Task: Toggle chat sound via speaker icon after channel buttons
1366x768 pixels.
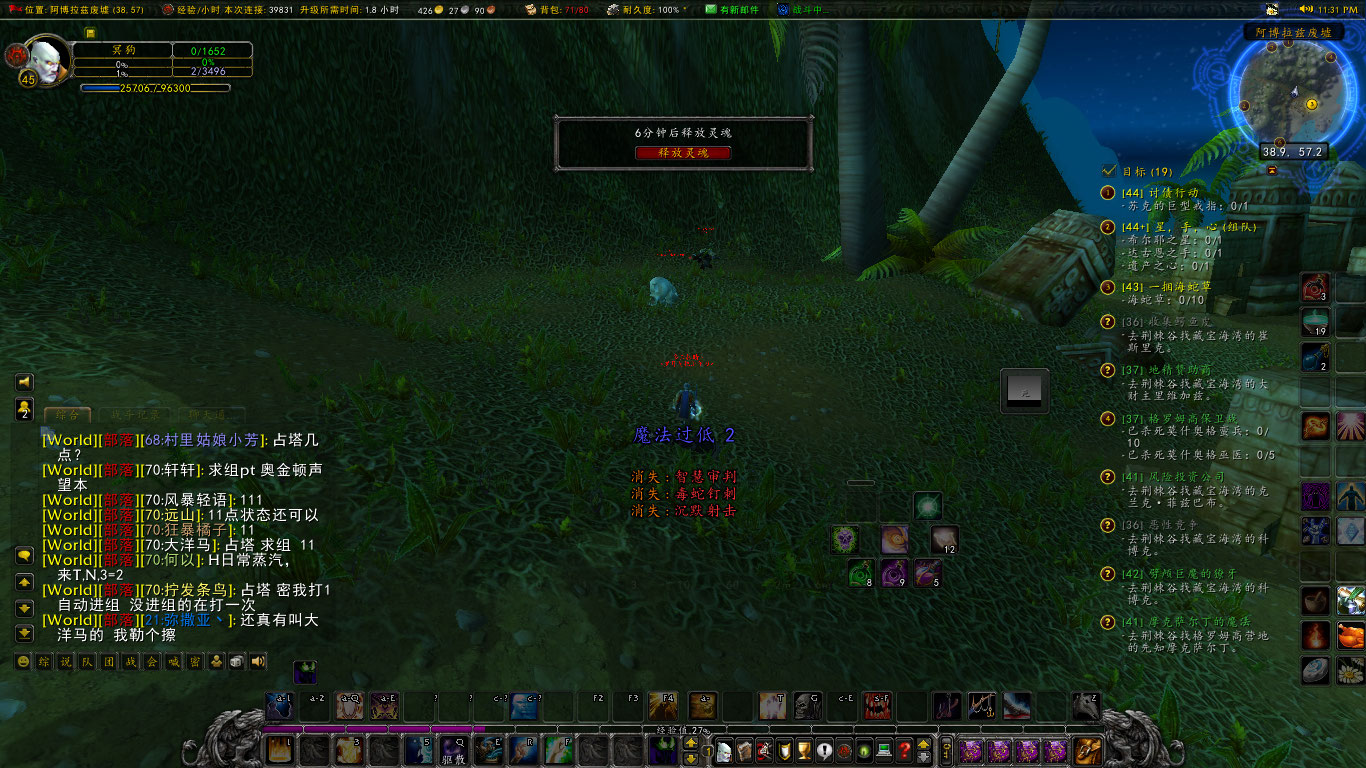Action: pos(255,662)
